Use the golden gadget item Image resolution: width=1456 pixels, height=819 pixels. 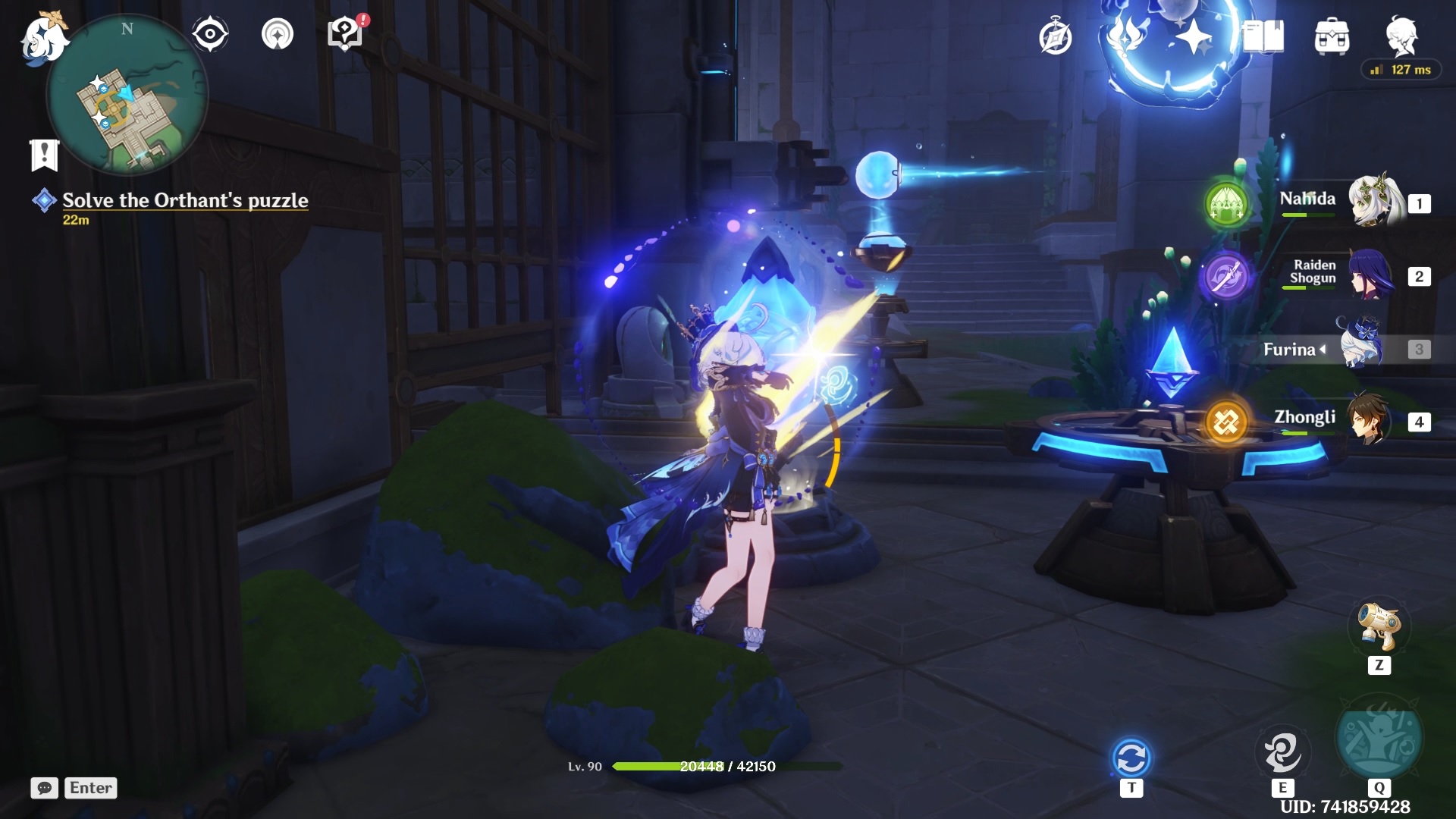pyautogui.click(x=1379, y=628)
